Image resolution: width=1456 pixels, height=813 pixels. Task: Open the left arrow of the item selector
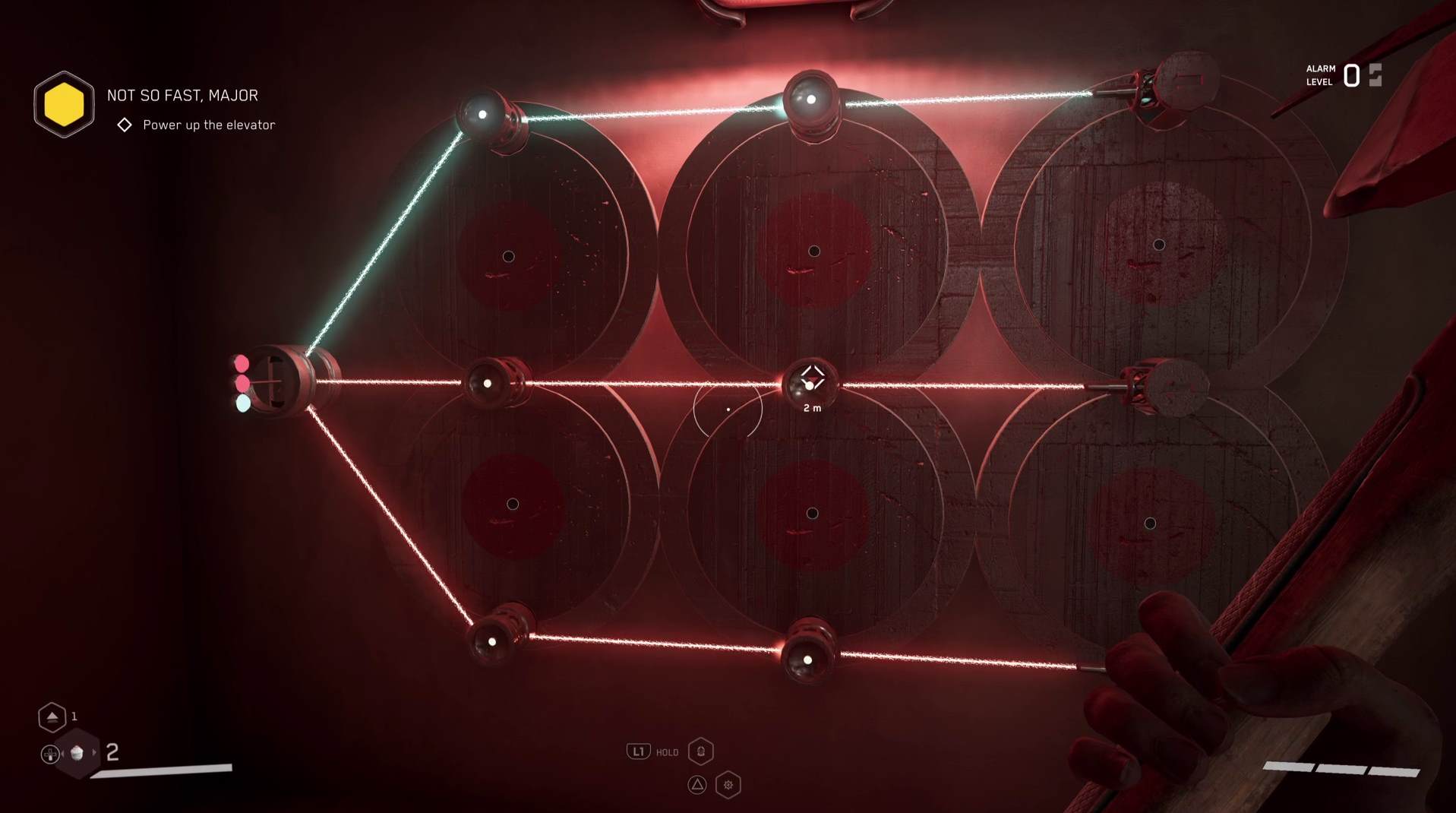(63, 753)
